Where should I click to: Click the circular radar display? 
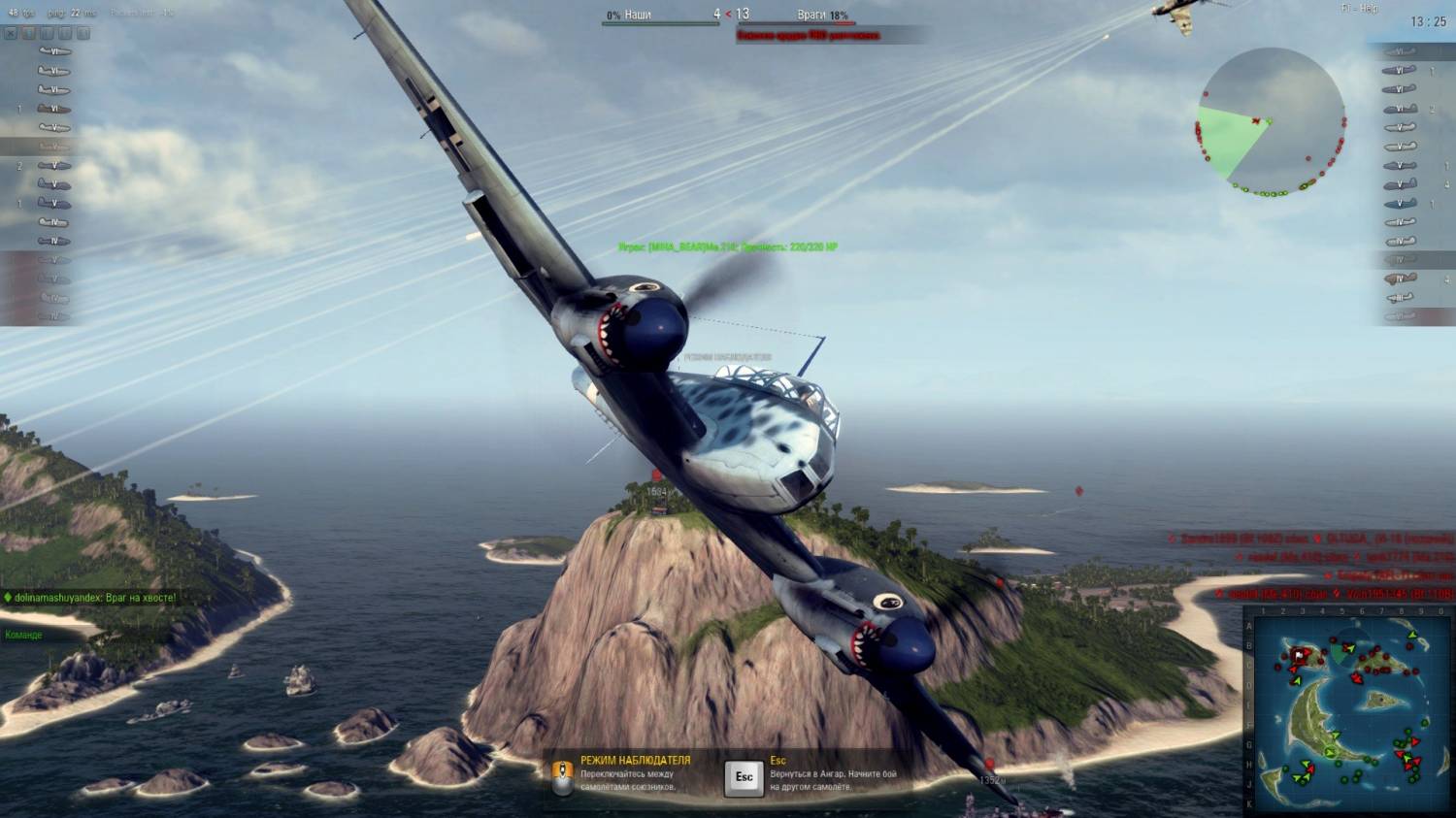click(x=1270, y=122)
